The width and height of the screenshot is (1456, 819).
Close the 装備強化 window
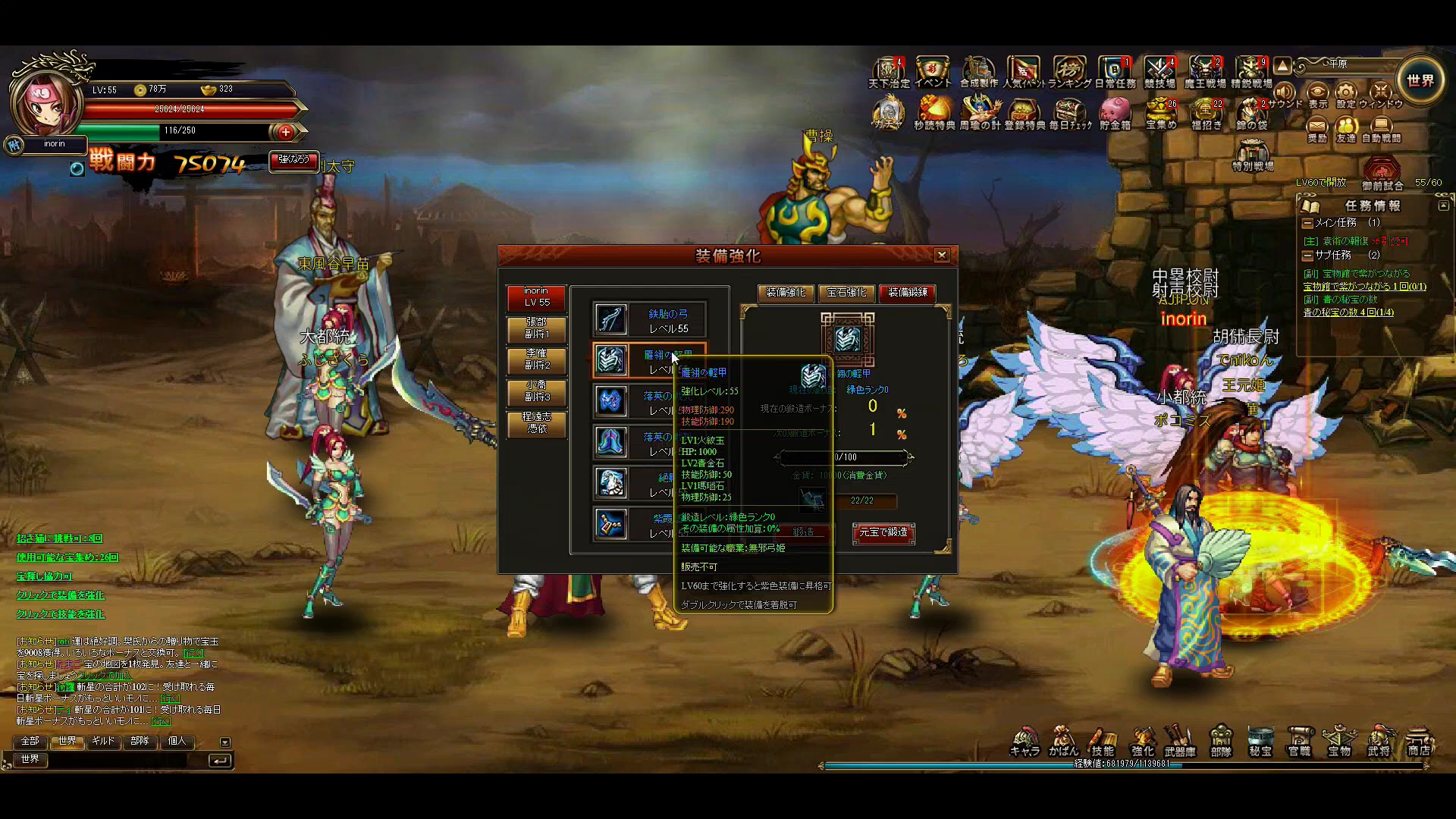click(942, 256)
